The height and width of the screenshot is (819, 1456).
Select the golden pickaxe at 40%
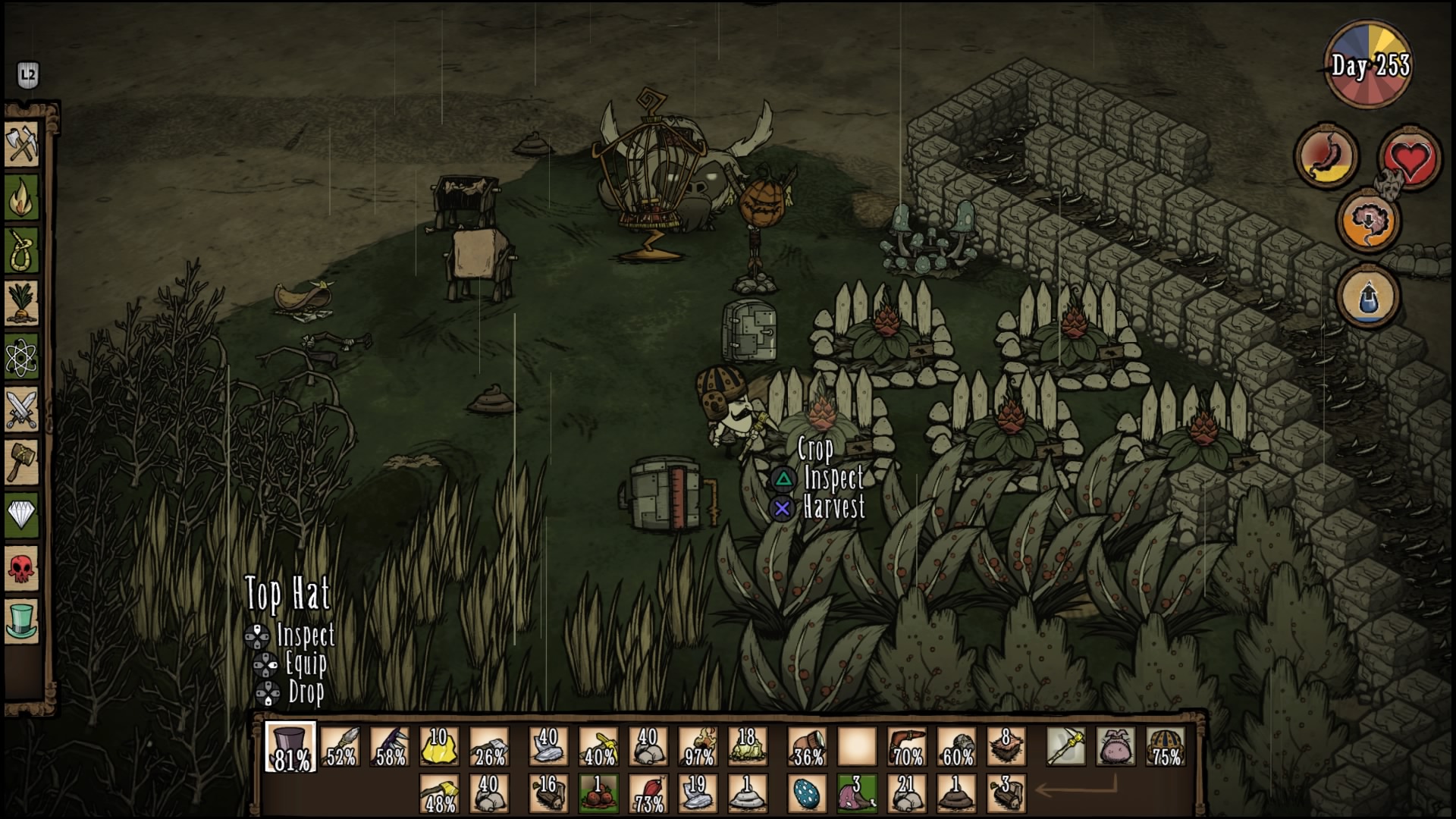click(598, 747)
